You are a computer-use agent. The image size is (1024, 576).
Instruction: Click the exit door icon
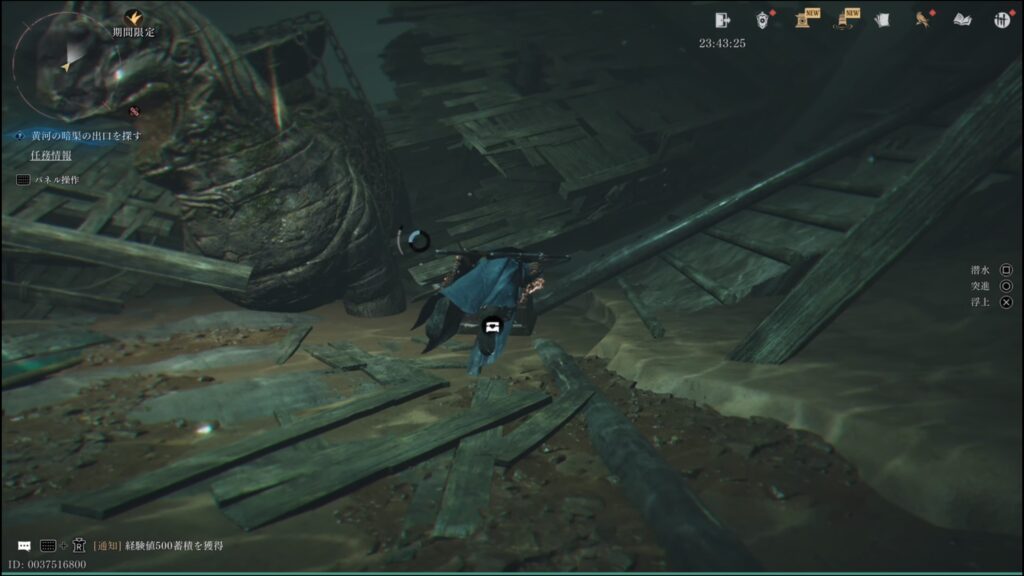click(723, 19)
